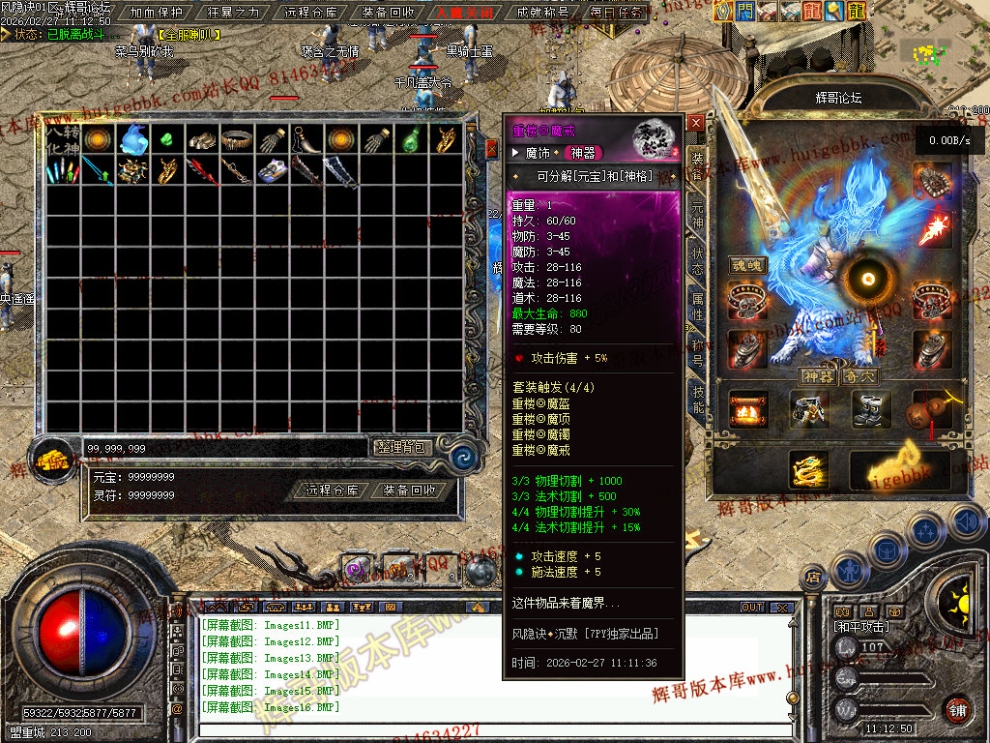Show the 属性 attributes tab

(697, 308)
